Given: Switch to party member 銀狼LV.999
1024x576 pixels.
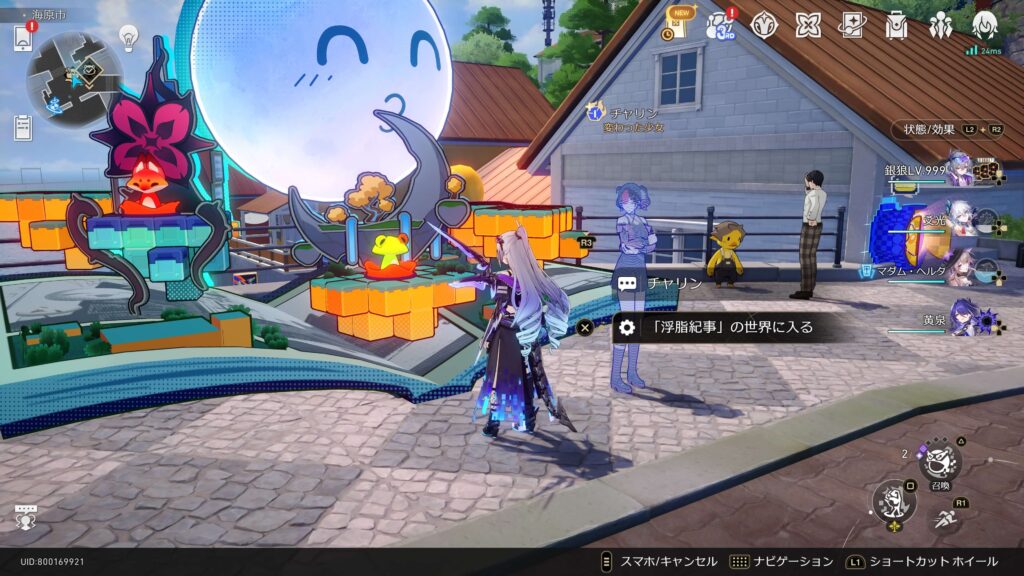Looking at the screenshot, I should (962, 170).
